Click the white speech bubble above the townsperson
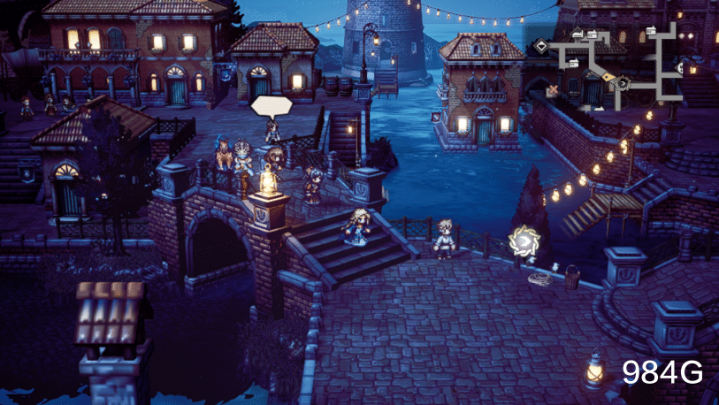 point(271,106)
